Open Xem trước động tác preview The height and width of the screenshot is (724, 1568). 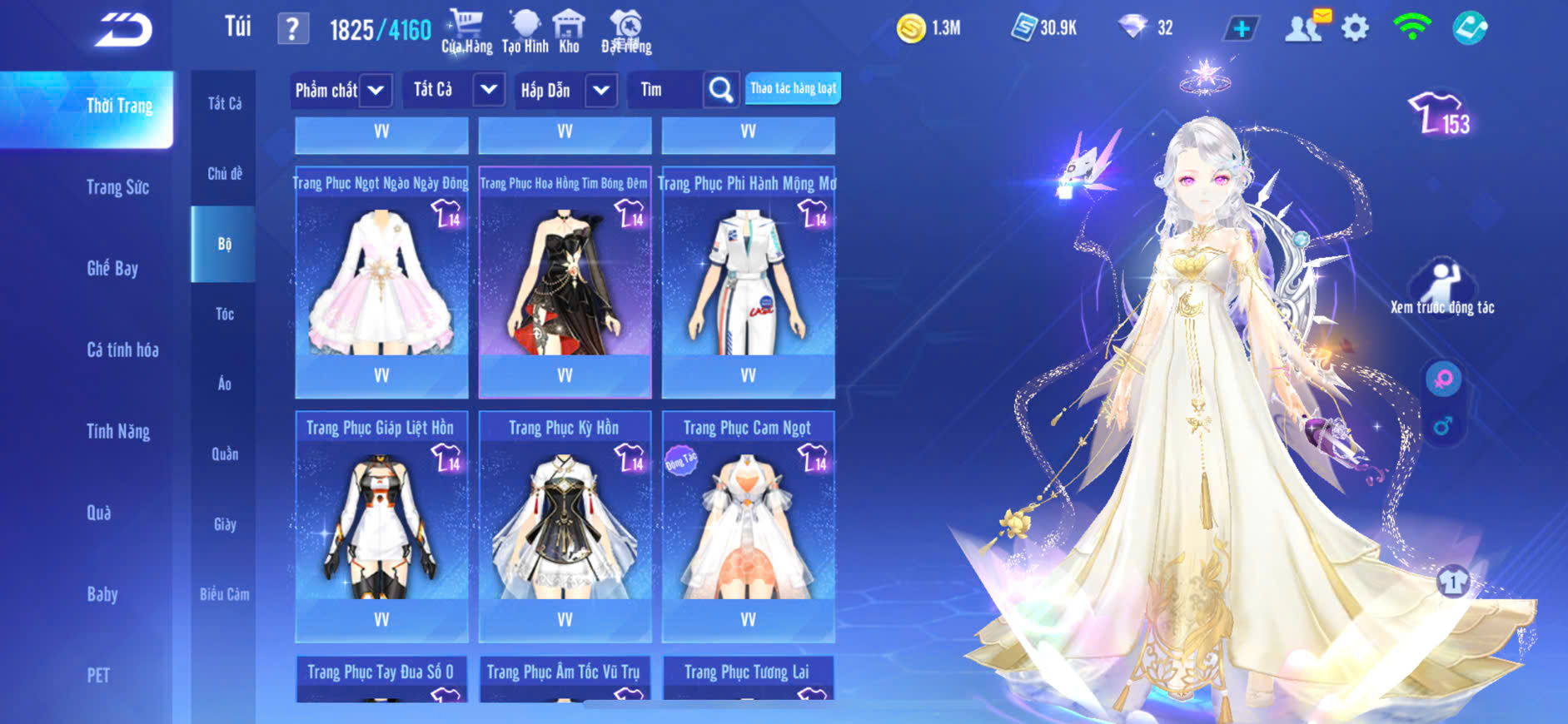tap(1442, 288)
